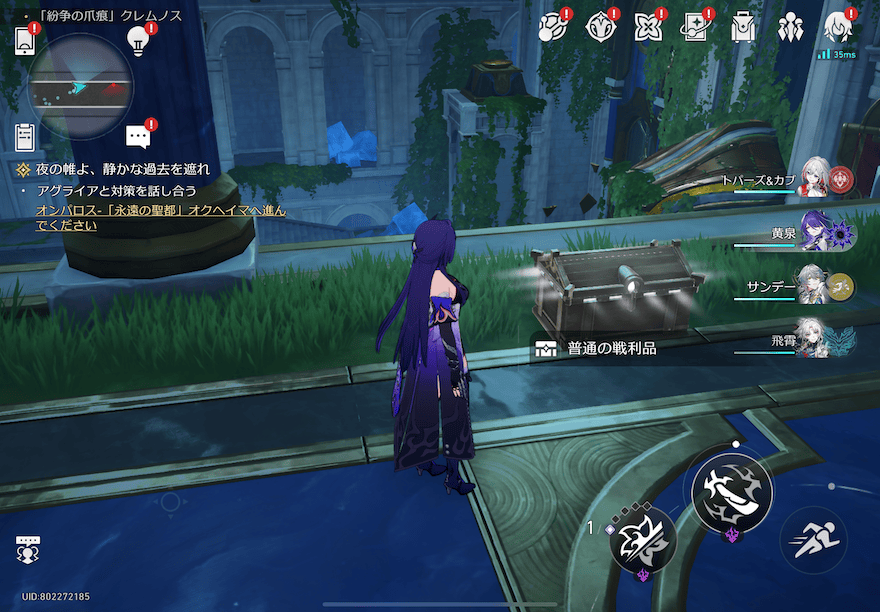Switch to party member 黄泉
Screen dimensions: 880x612
click(x=815, y=233)
